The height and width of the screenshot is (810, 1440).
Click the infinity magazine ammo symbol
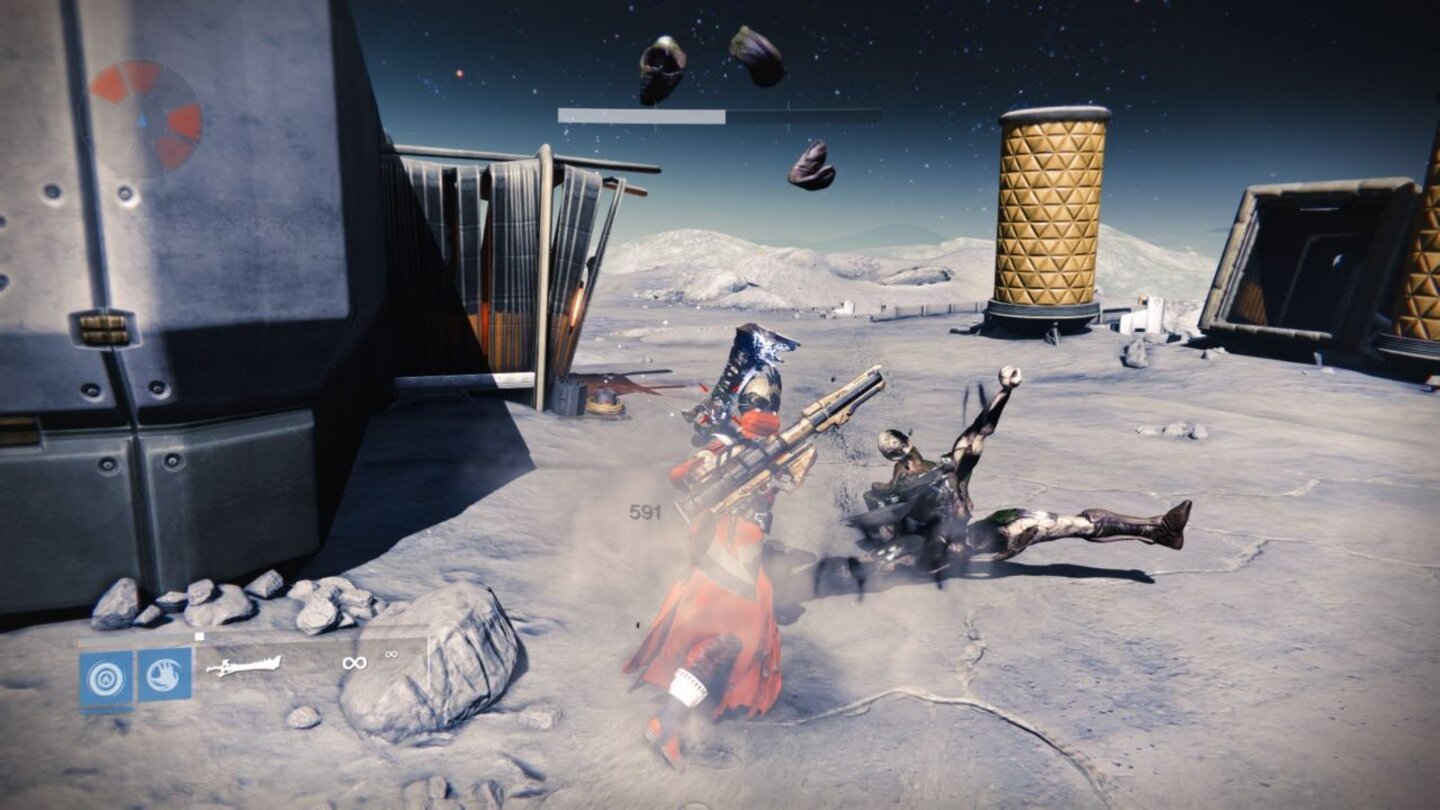pyautogui.click(x=355, y=663)
